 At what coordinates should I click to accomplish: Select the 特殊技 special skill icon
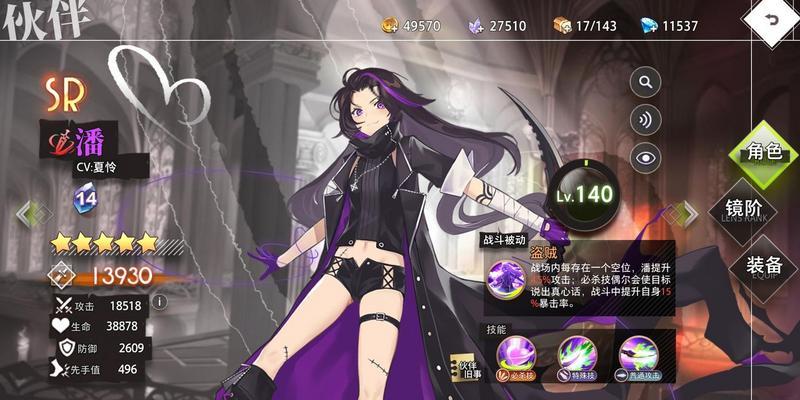coord(584,357)
